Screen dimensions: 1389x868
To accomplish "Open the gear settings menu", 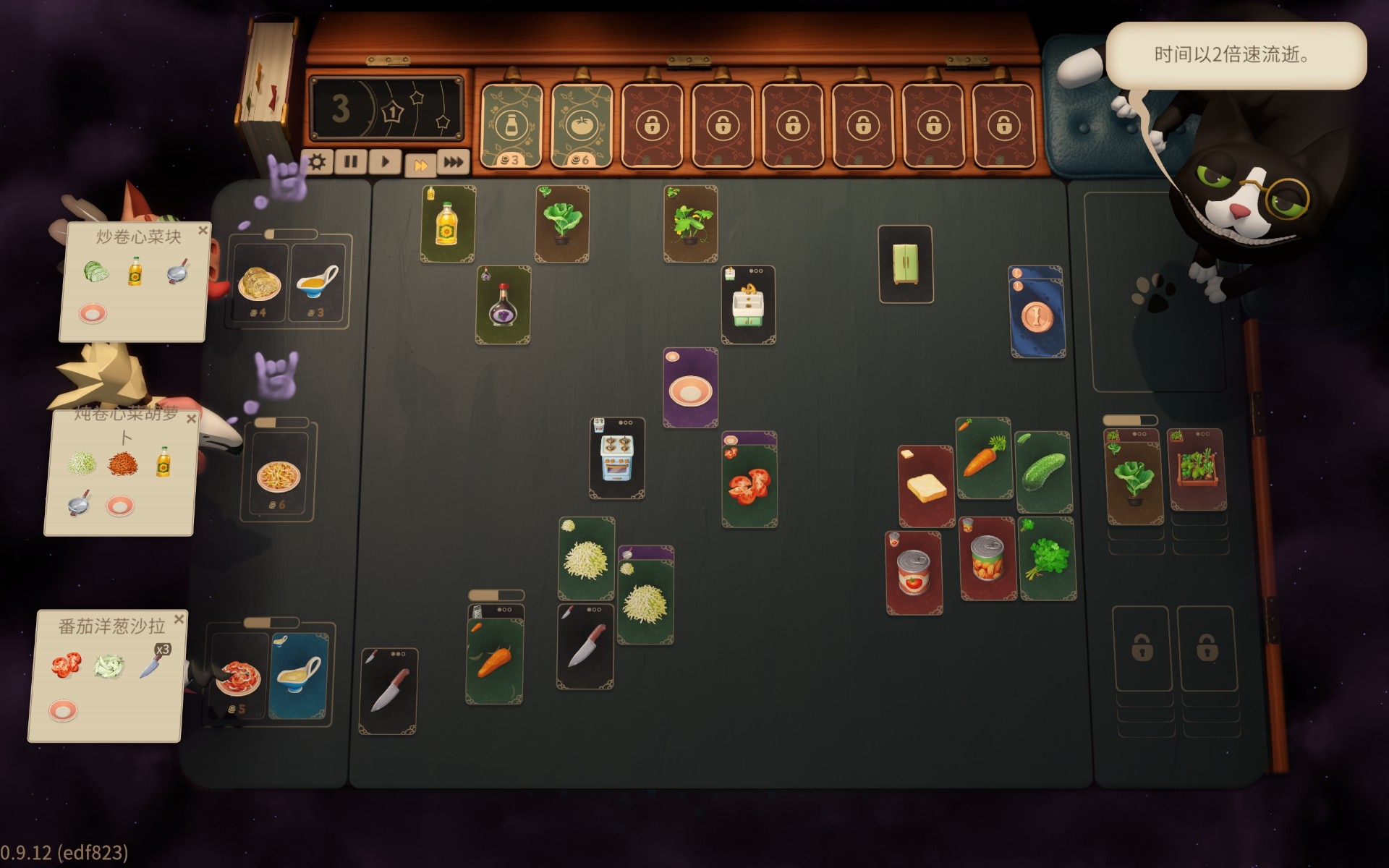I will click(x=317, y=161).
